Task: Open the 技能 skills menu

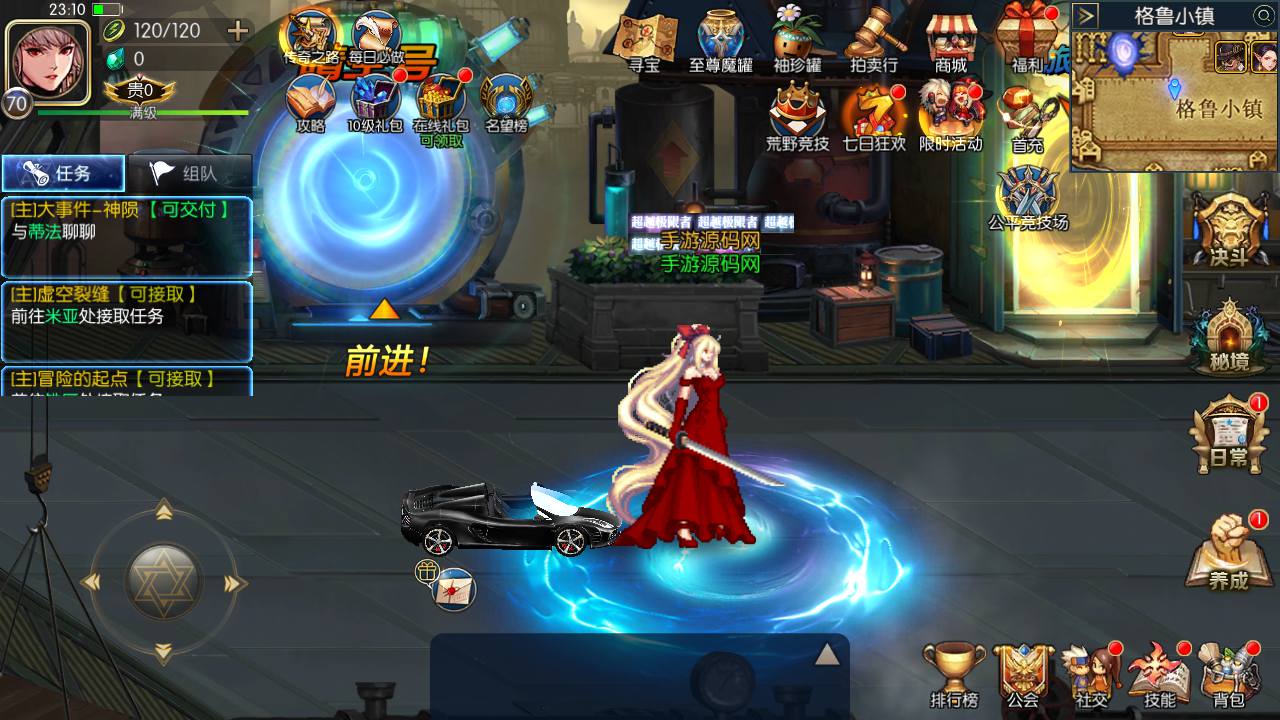Action: pos(1160,675)
